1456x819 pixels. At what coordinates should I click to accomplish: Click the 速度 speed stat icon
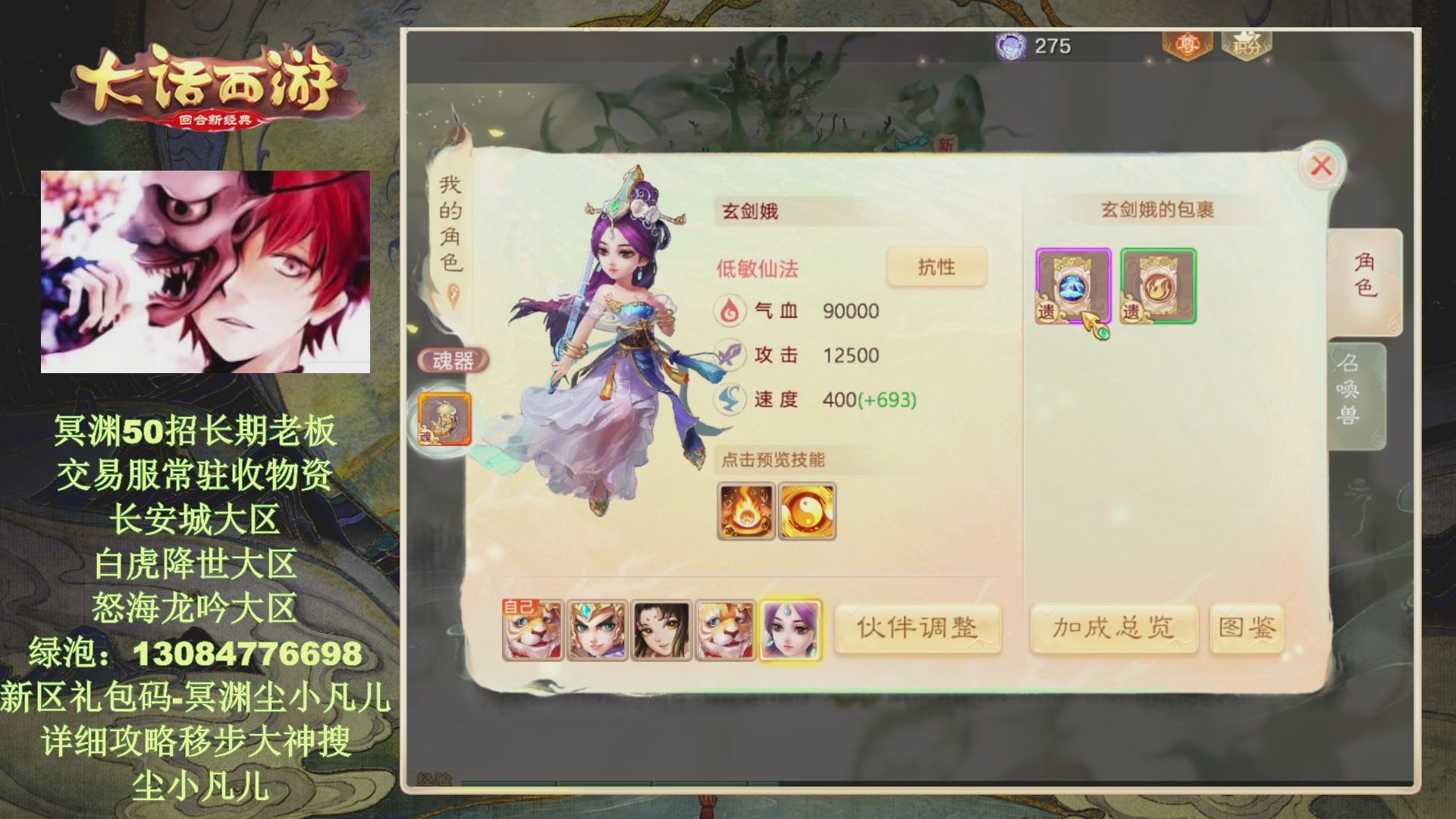pyautogui.click(x=730, y=400)
